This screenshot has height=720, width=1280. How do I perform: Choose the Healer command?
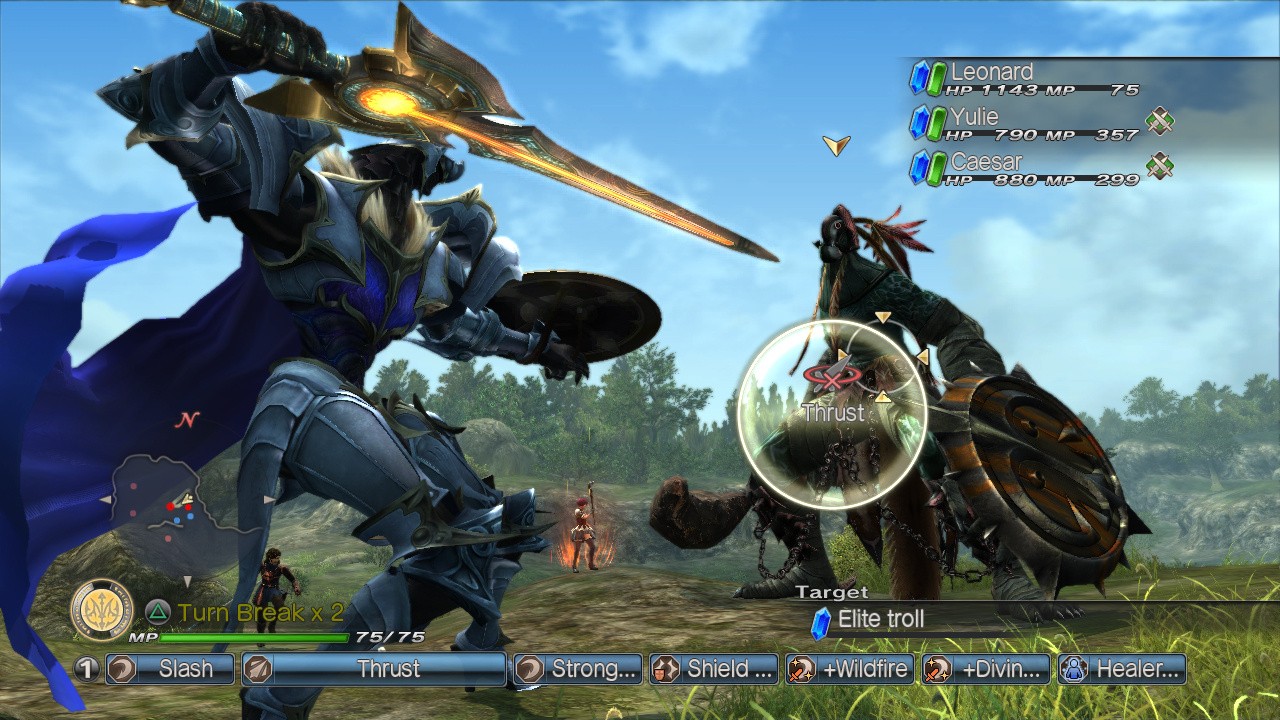pos(1122,669)
